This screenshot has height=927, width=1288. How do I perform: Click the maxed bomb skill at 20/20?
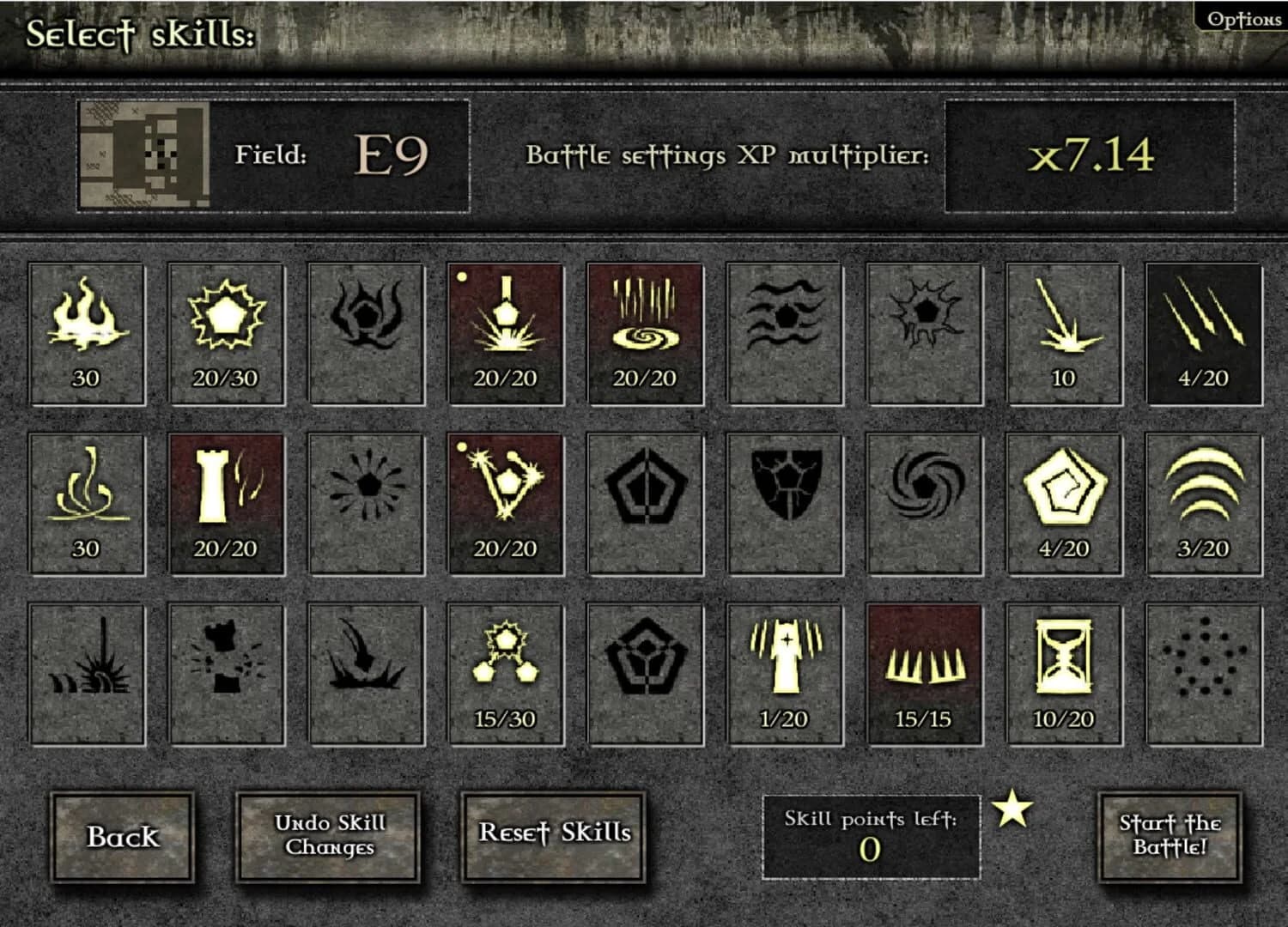(x=505, y=330)
